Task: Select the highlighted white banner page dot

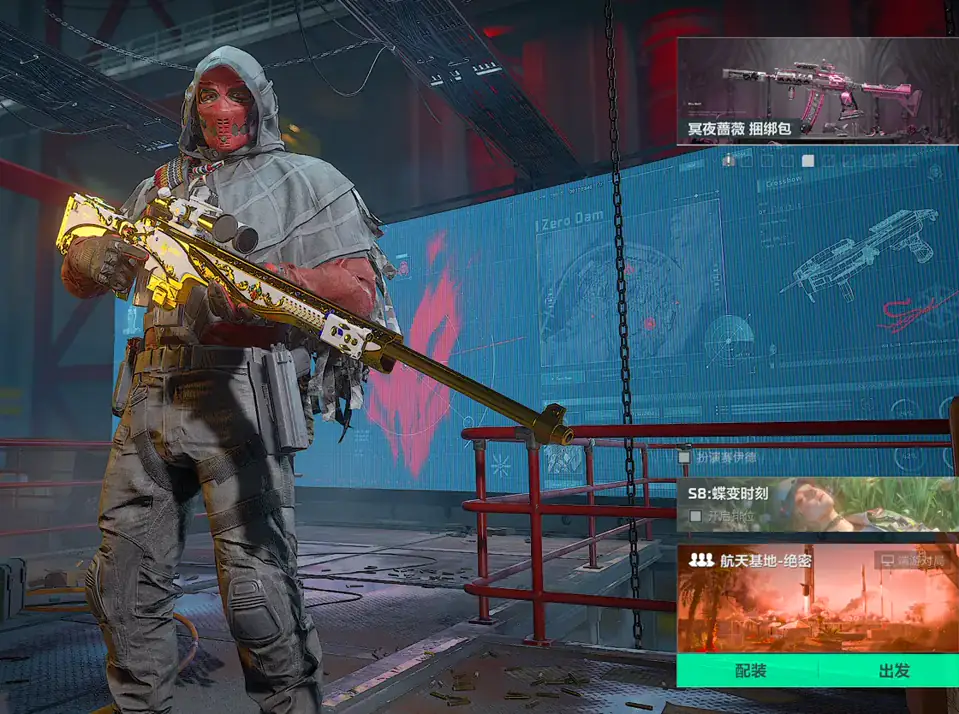Action: pos(808,160)
